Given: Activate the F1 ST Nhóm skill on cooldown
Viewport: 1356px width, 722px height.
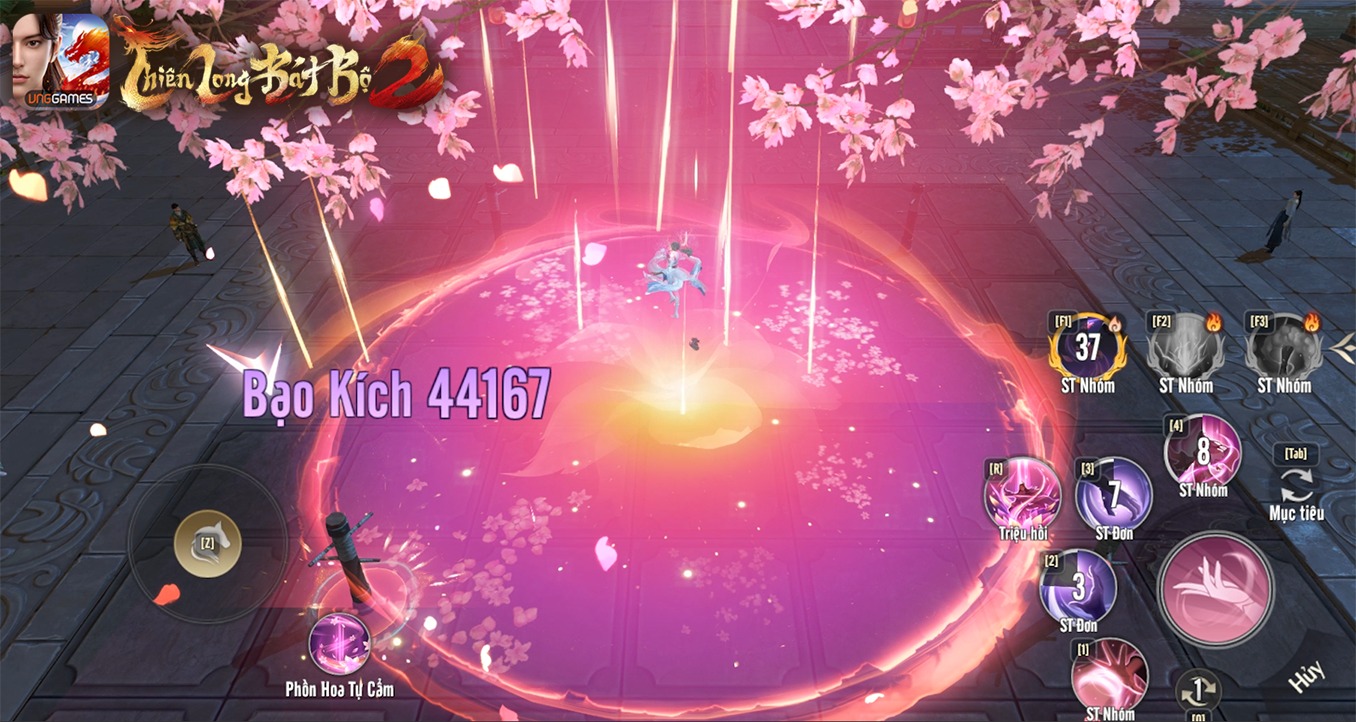Looking at the screenshot, I should (x=1087, y=348).
